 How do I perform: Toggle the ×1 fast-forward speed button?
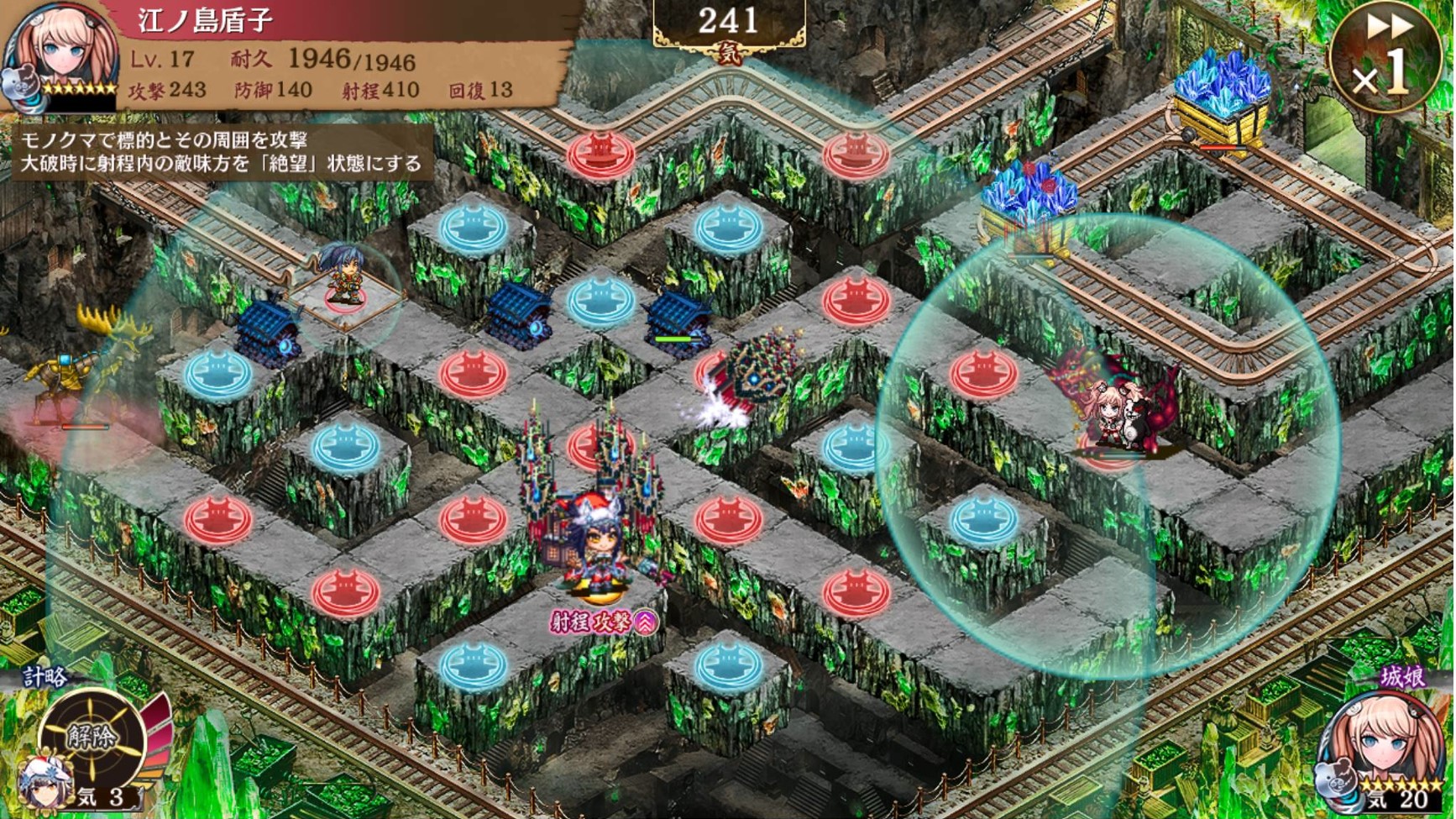tap(1384, 57)
